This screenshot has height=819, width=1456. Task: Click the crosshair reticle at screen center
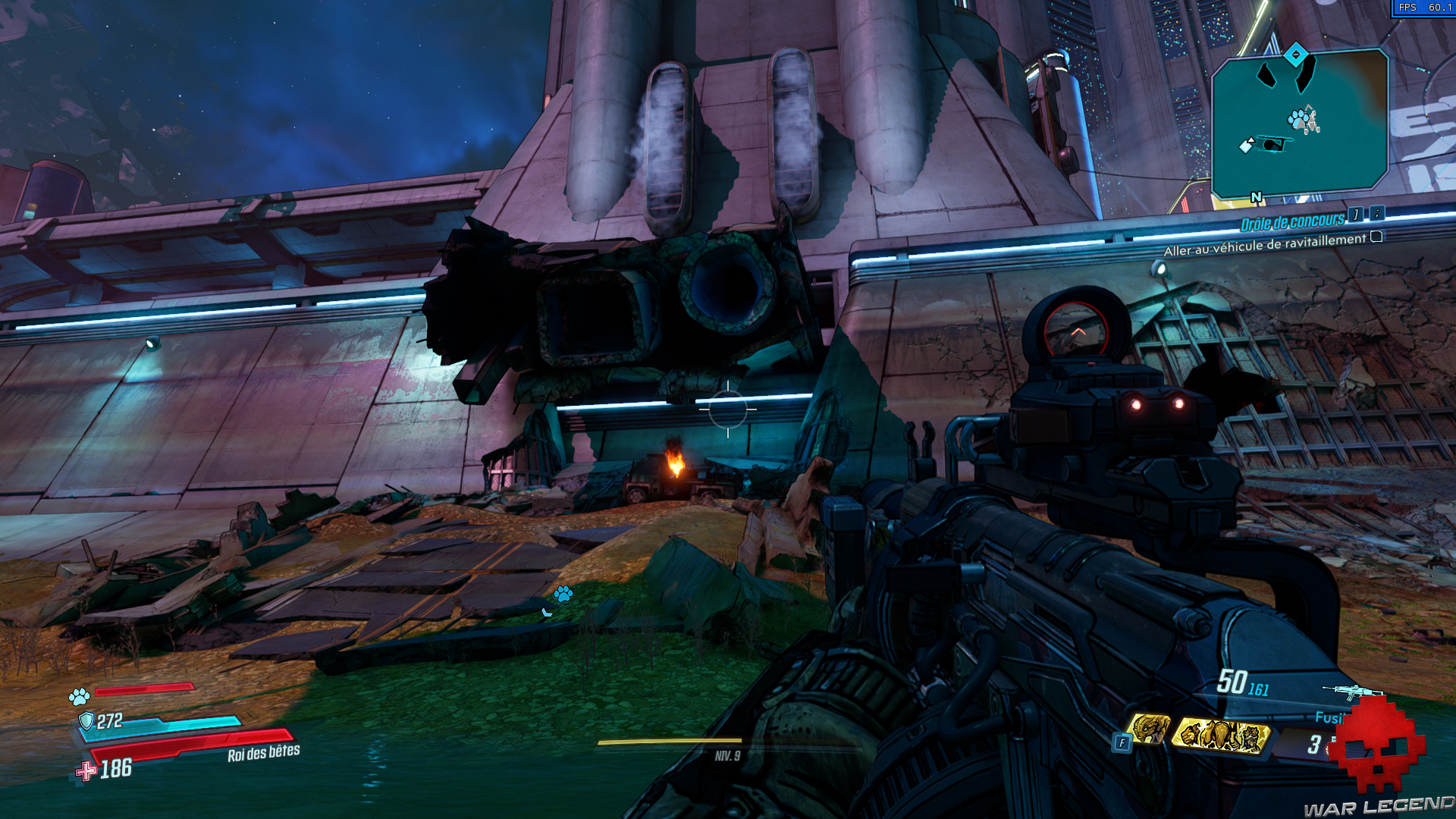point(728,409)
